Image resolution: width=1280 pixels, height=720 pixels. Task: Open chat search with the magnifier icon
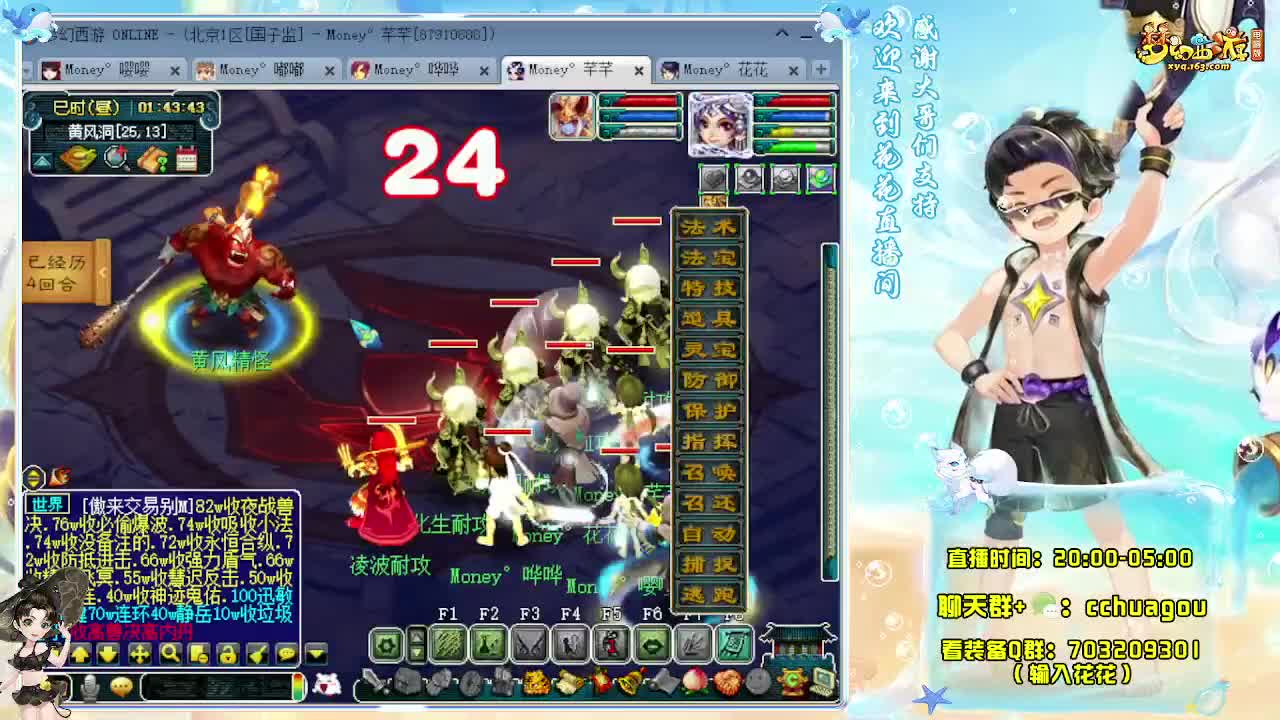pyautogui.click(x=171, y=654)
